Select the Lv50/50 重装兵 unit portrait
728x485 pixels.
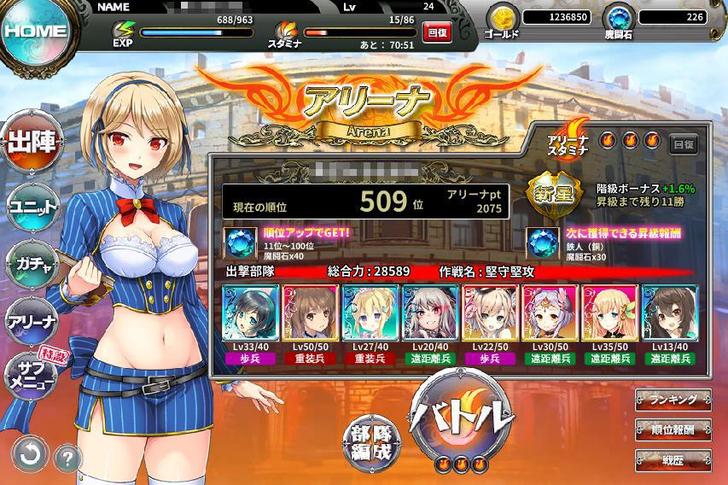point(310,317)
